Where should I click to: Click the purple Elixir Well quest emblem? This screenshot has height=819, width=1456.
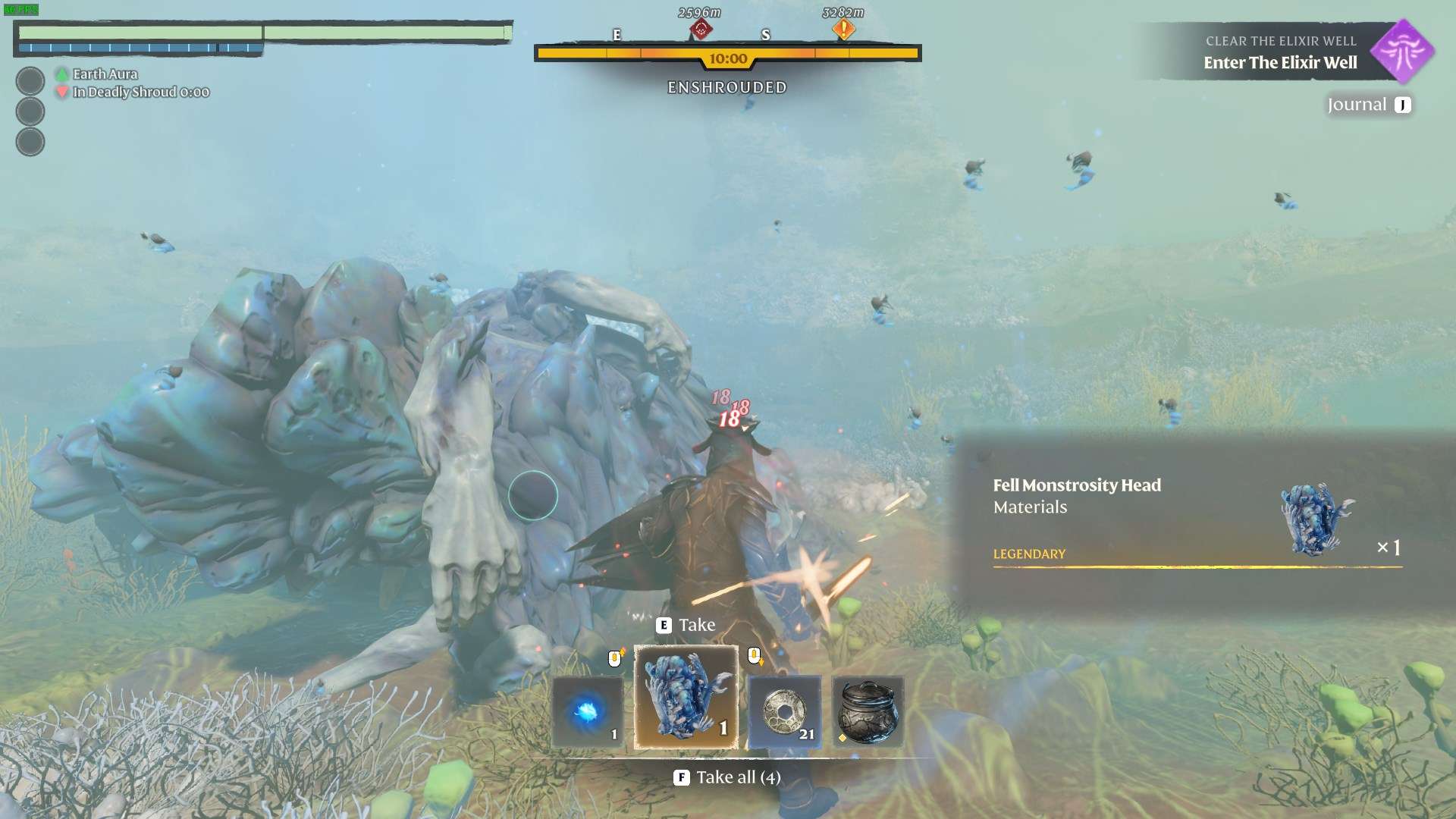click(1402, 51)
